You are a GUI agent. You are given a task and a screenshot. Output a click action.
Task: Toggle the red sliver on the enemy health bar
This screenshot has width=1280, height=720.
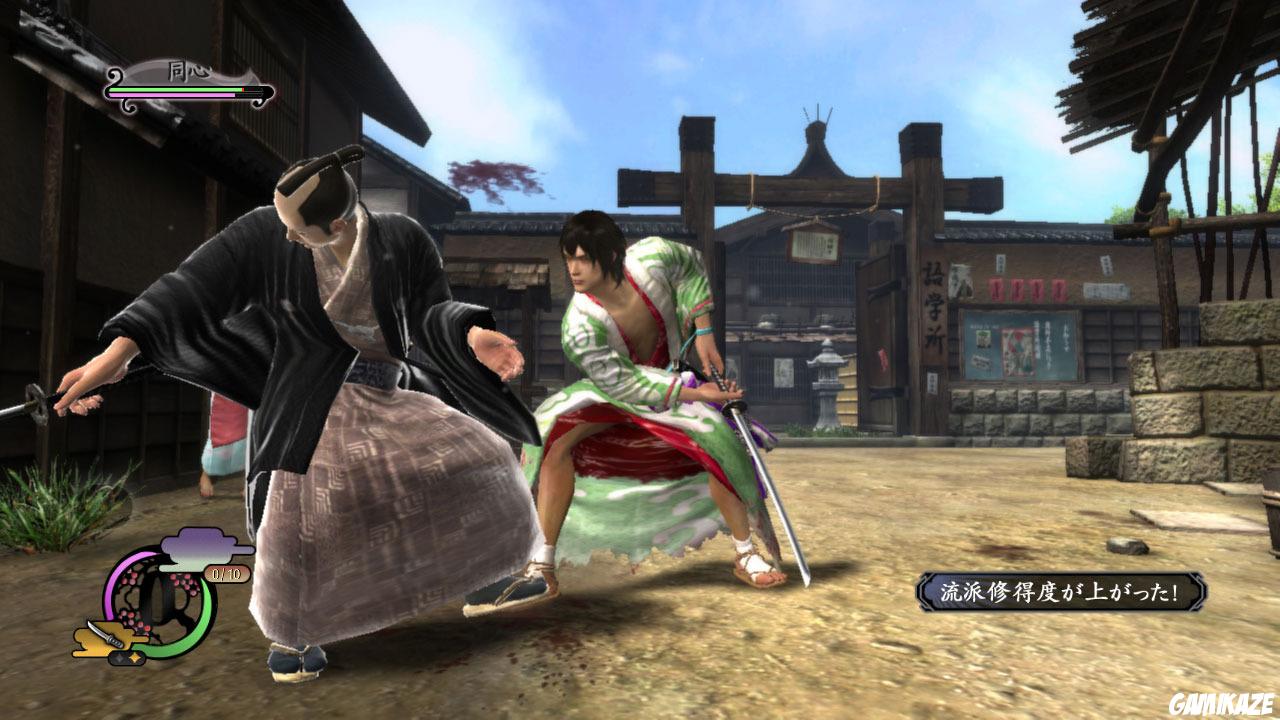[x=243, y=89]
